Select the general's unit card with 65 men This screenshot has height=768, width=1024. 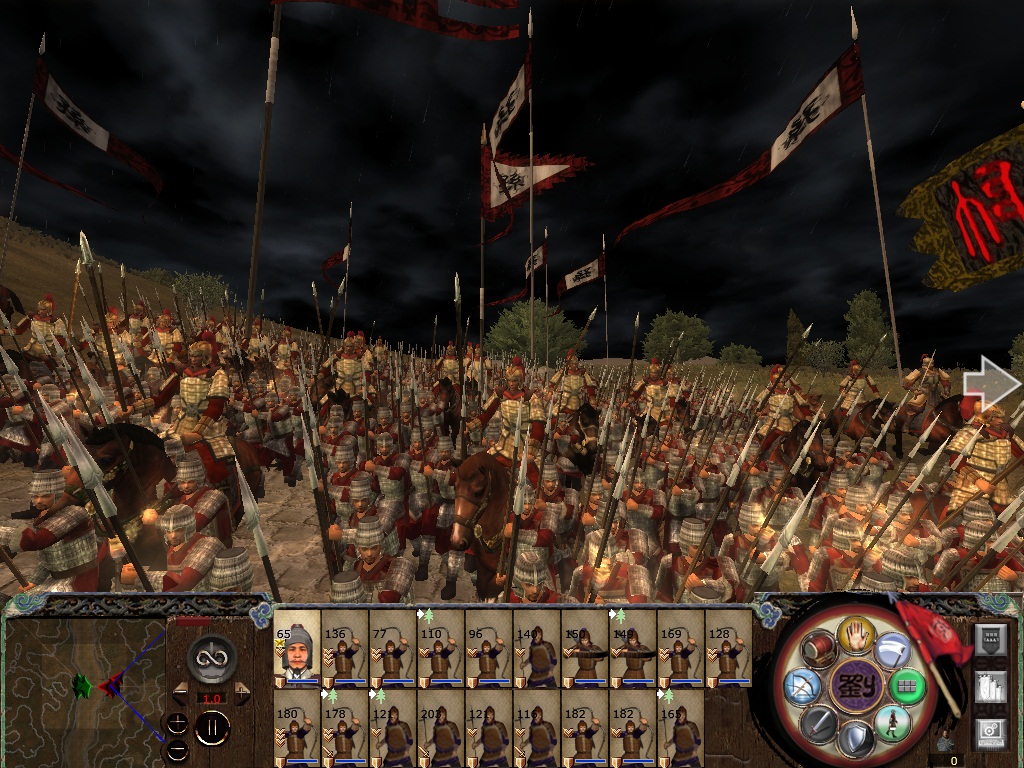click(x=297, y=648)
